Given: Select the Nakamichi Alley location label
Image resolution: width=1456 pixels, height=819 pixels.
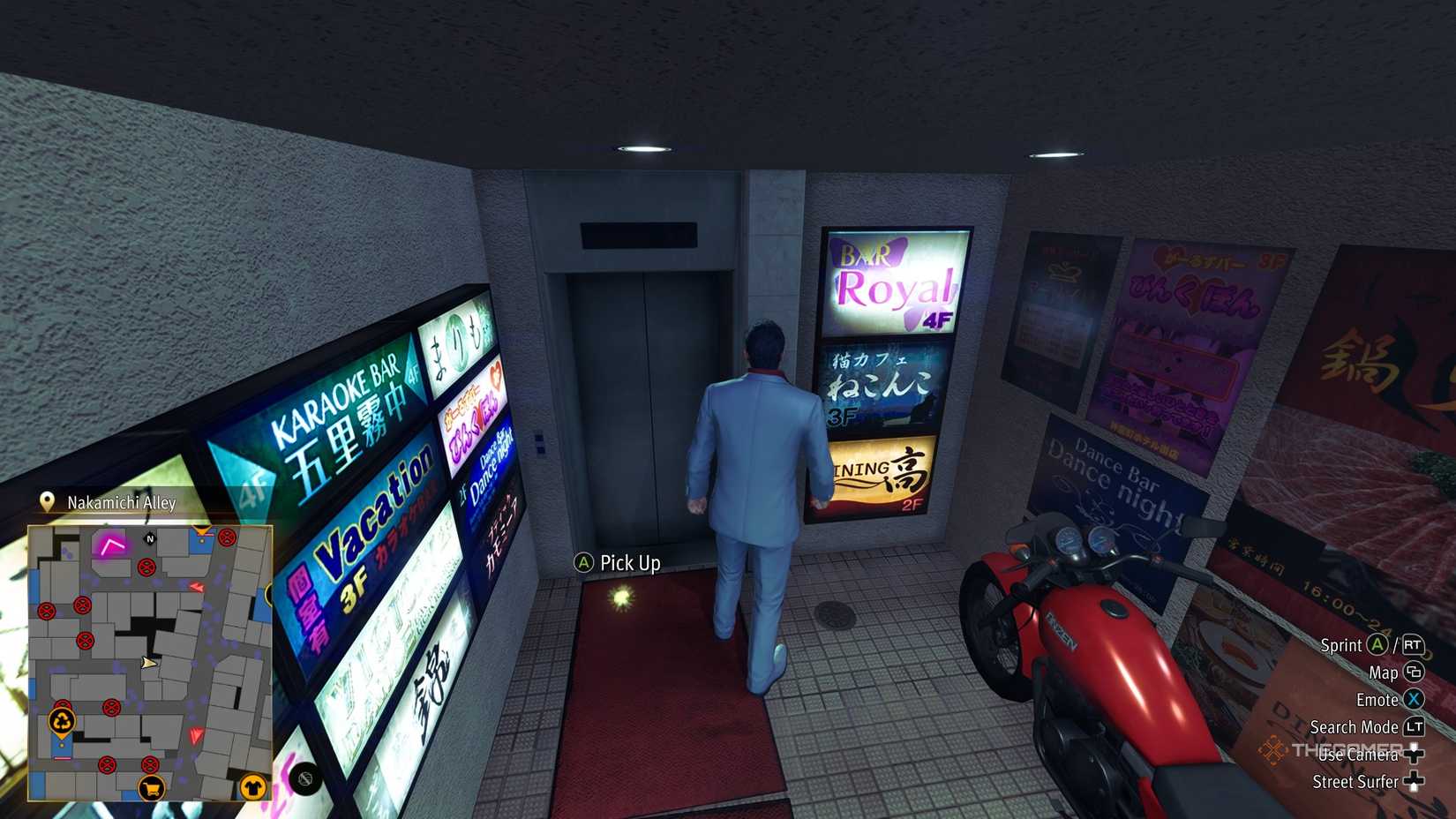Looking at the screenshot, I should 121,501.
